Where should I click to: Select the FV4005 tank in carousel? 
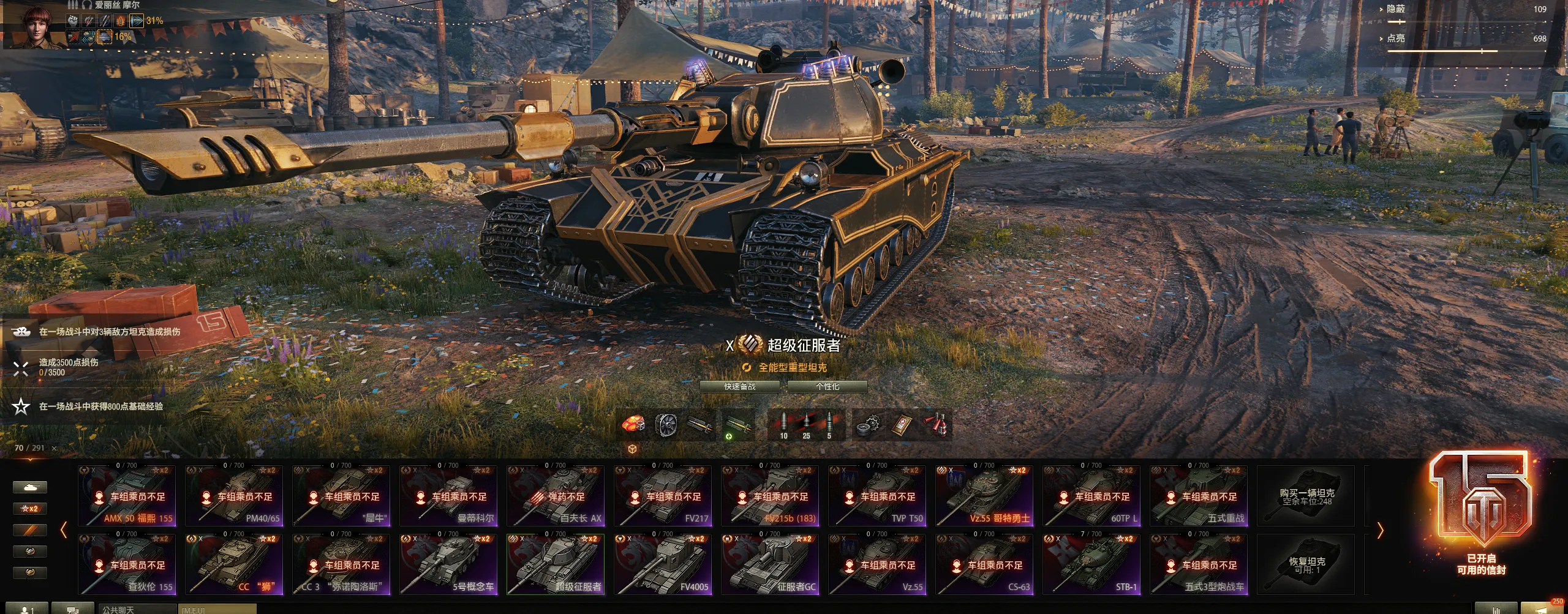point(663,564)
